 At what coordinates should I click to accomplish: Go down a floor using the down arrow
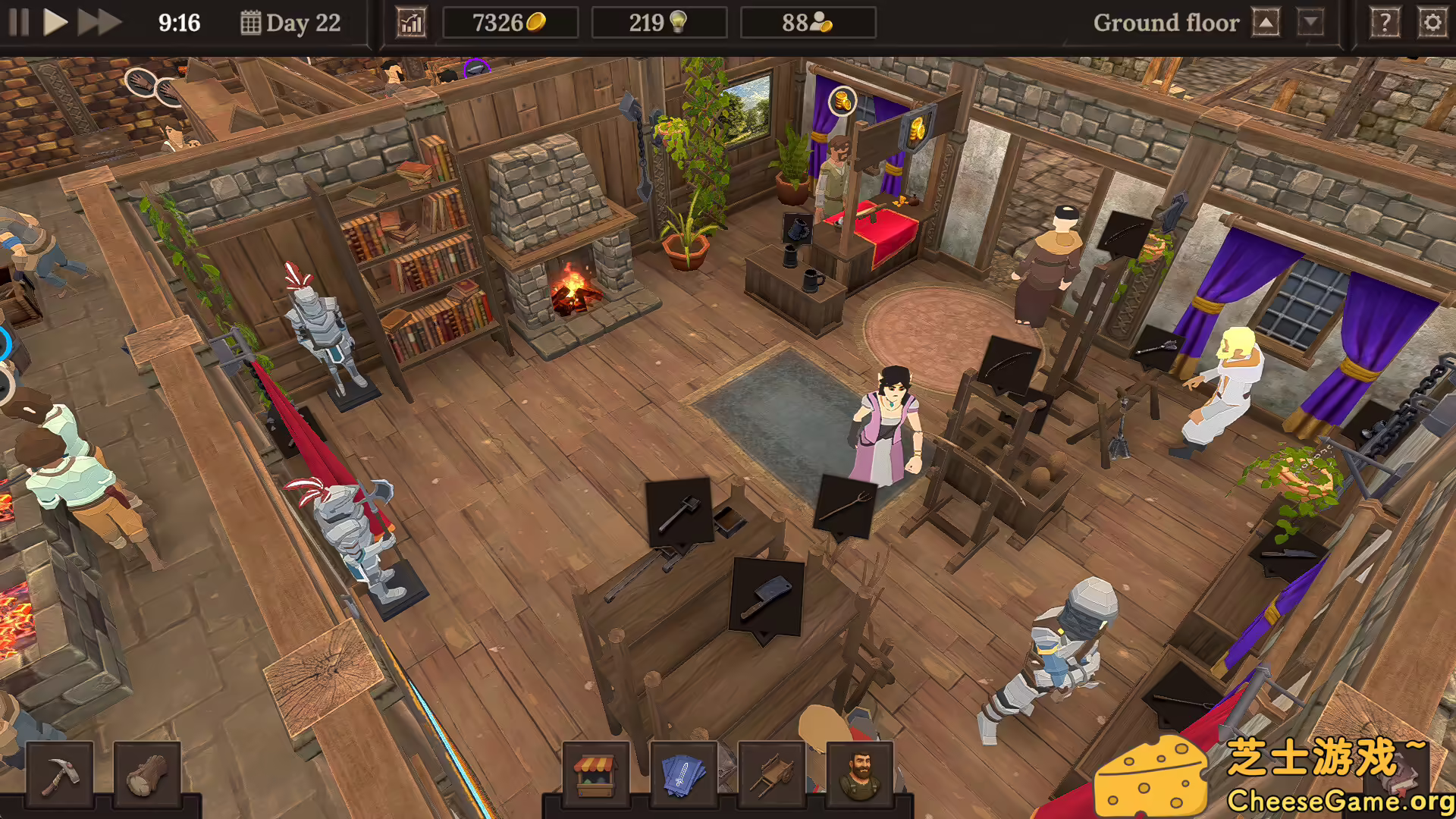click(1310, 22)
